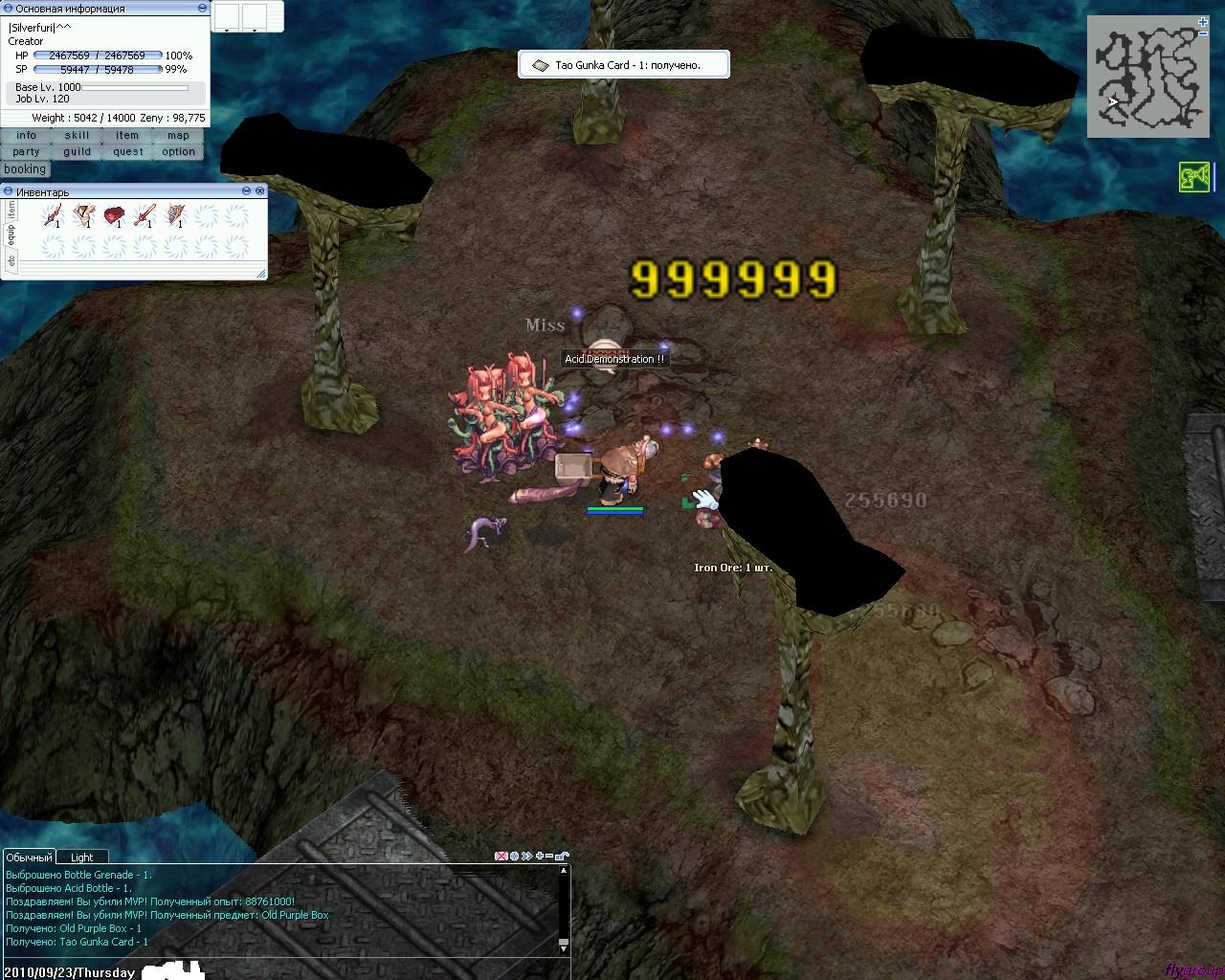
Task: Open the booking window
Action: pyautogui.click(x=25, y=169)
